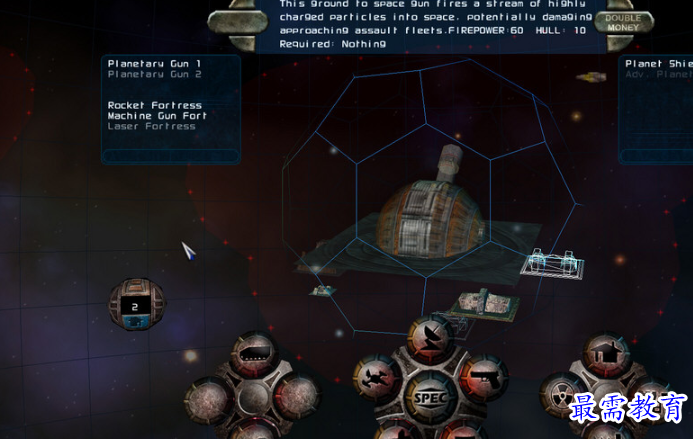Select the numbered sphere unit icon

point(136,304)
